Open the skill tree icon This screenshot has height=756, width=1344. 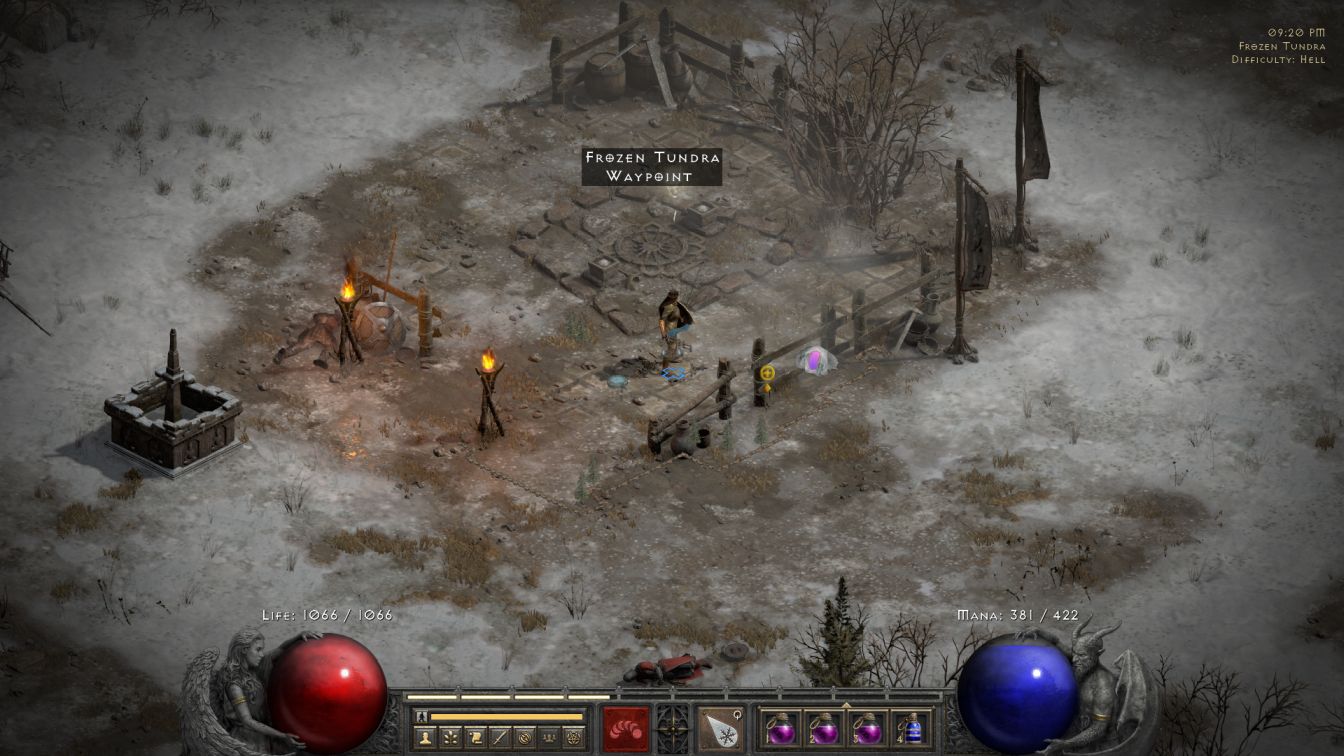point(451,738)
